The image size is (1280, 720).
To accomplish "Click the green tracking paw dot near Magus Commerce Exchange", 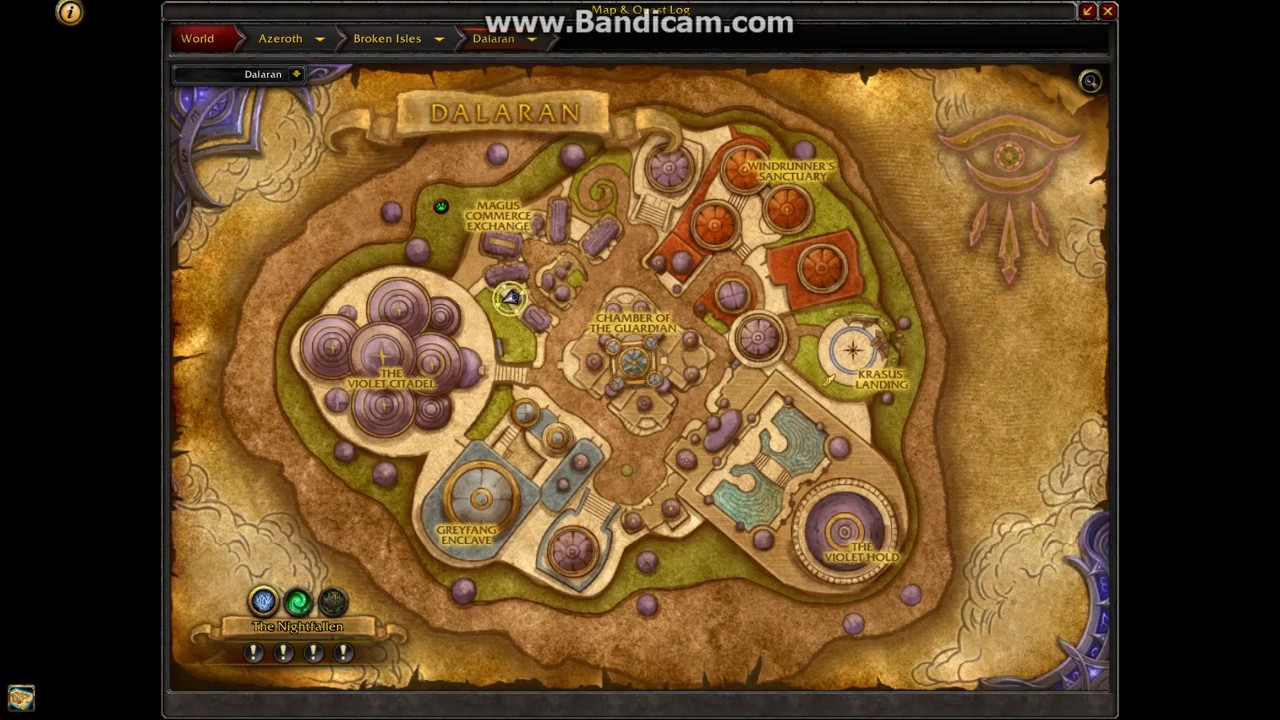I will [x=440, y=207].
